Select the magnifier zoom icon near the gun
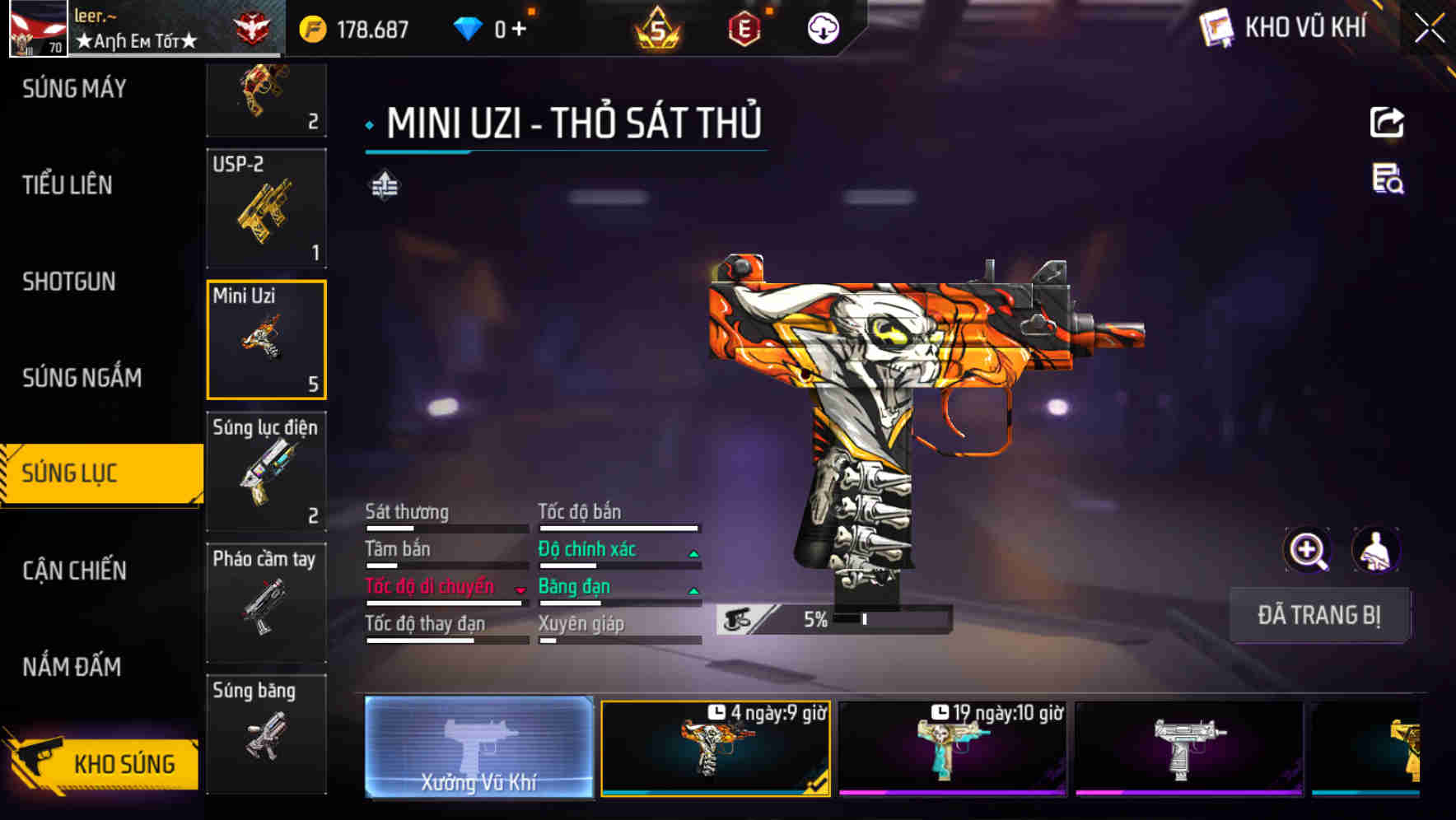 pyautogui.click(x=1307, y=550)
